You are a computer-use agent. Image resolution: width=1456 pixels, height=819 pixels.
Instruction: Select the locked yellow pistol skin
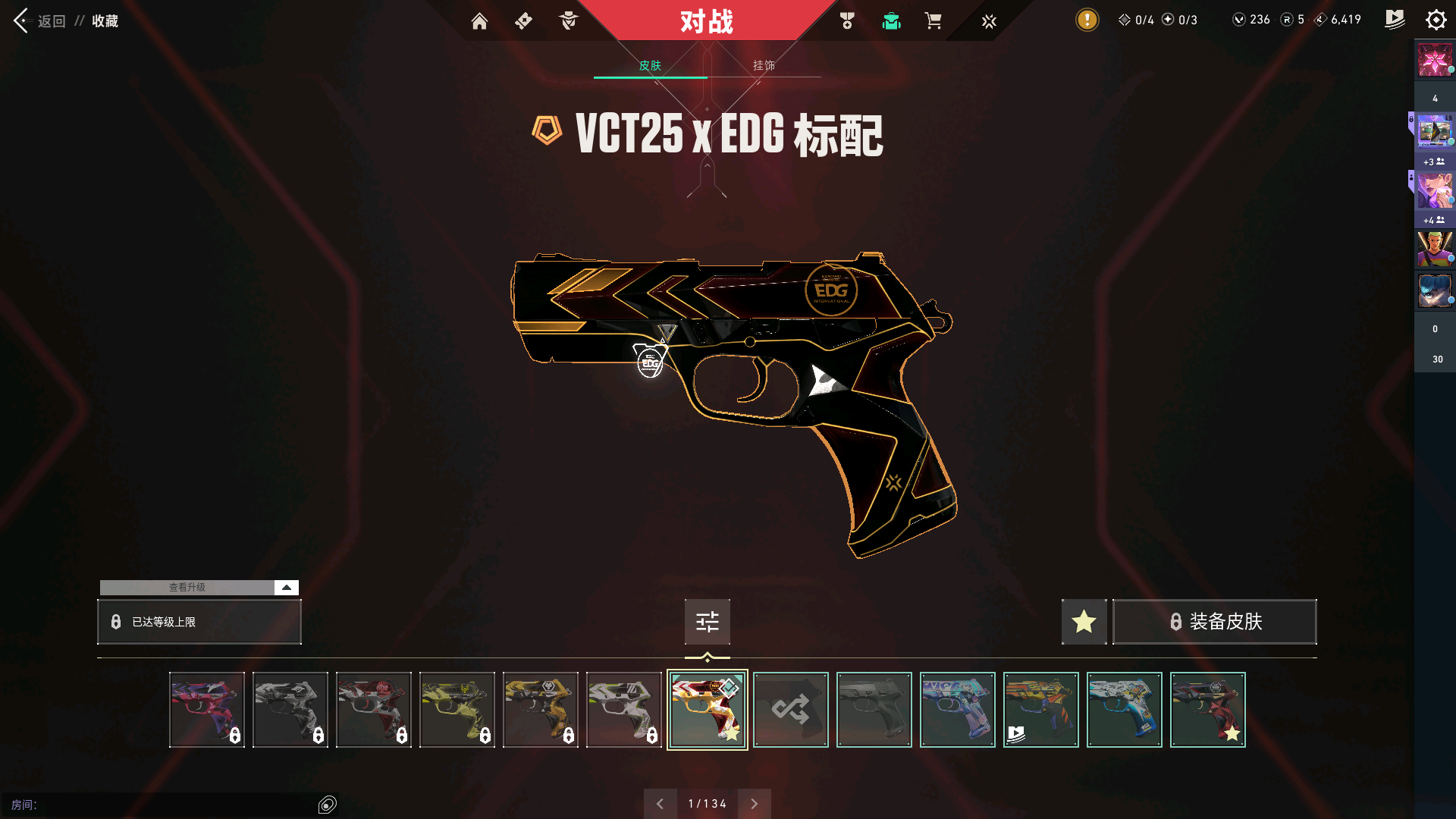(x=457, y=710)
